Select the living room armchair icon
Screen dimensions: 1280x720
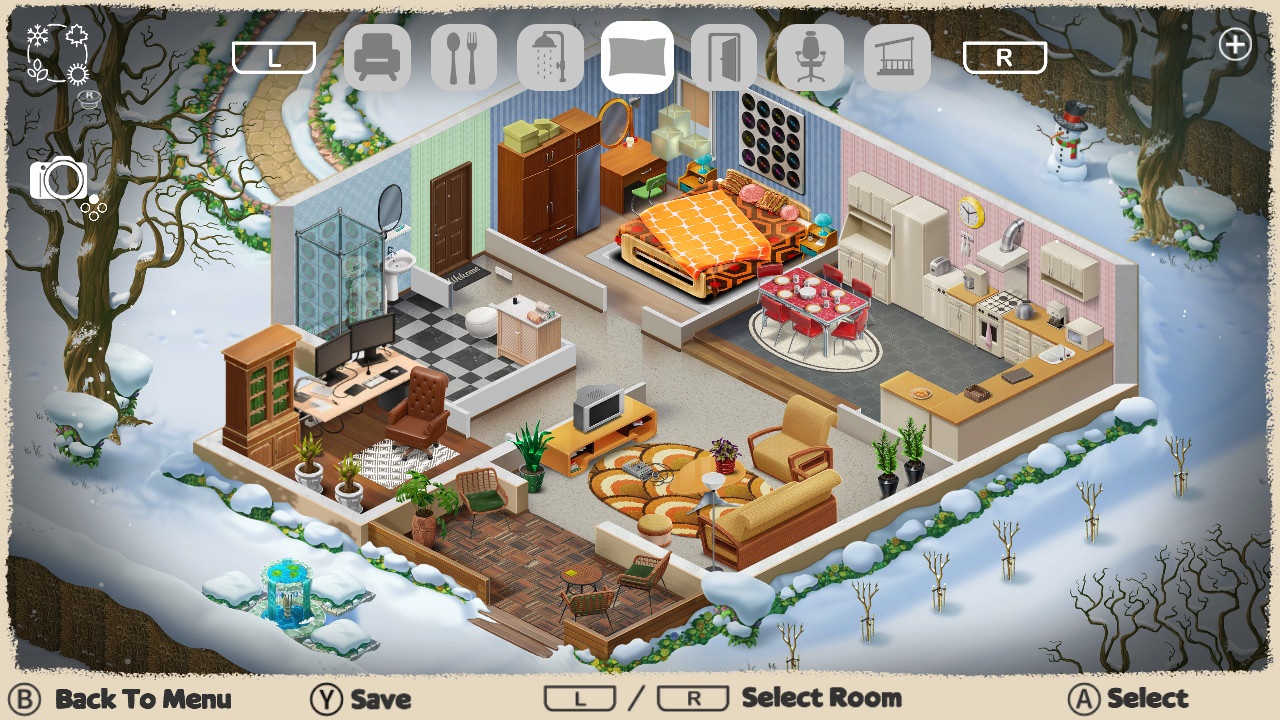pos(378,57)
